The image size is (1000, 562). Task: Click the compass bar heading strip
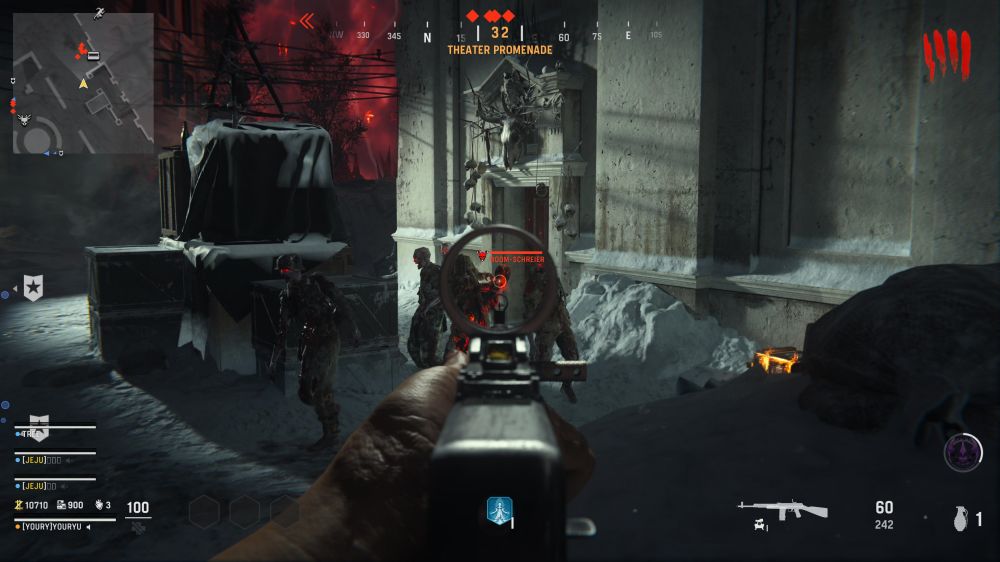(x=500, y=36)
